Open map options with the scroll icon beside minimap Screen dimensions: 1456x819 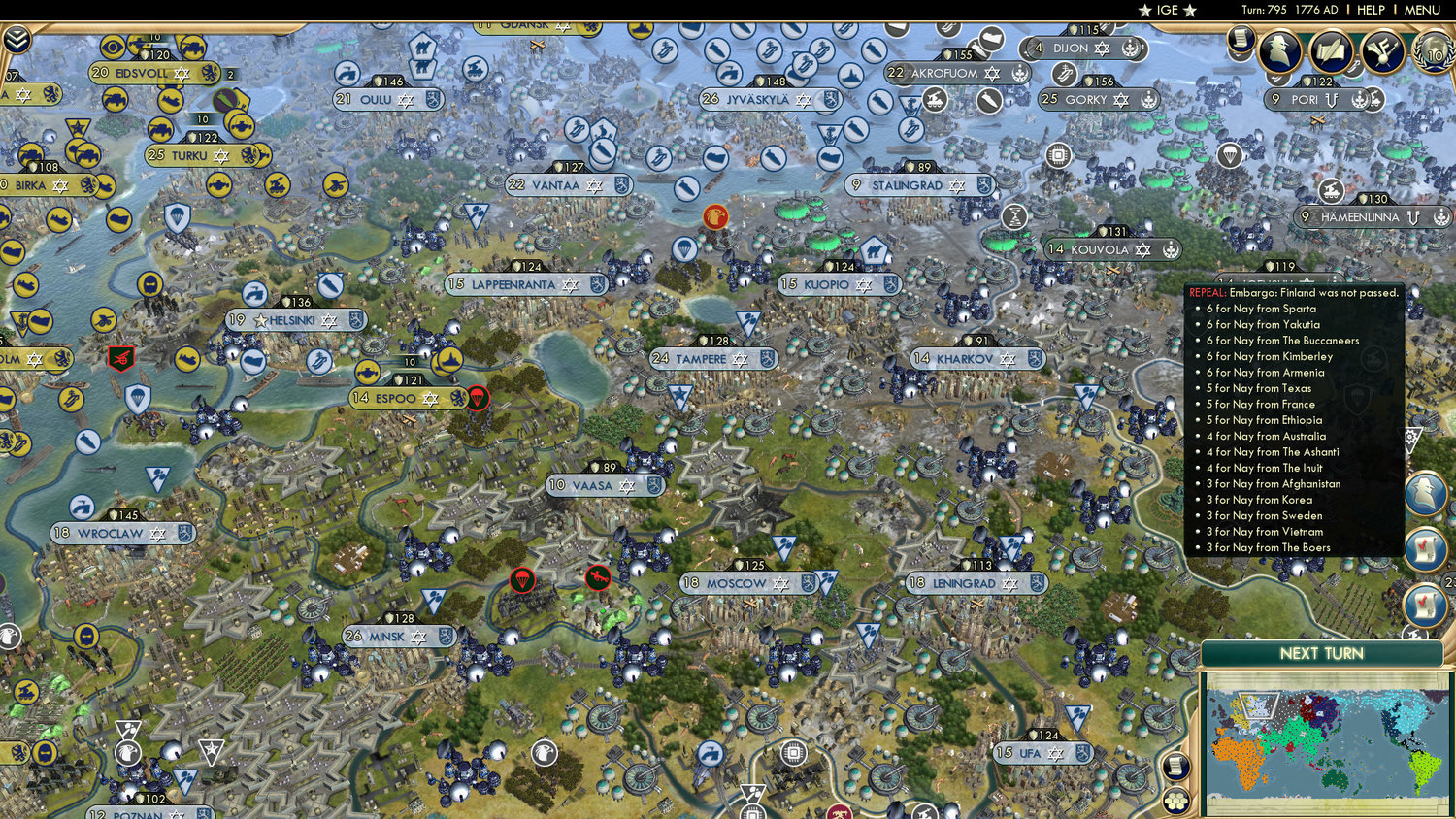tap(1175, 766)
